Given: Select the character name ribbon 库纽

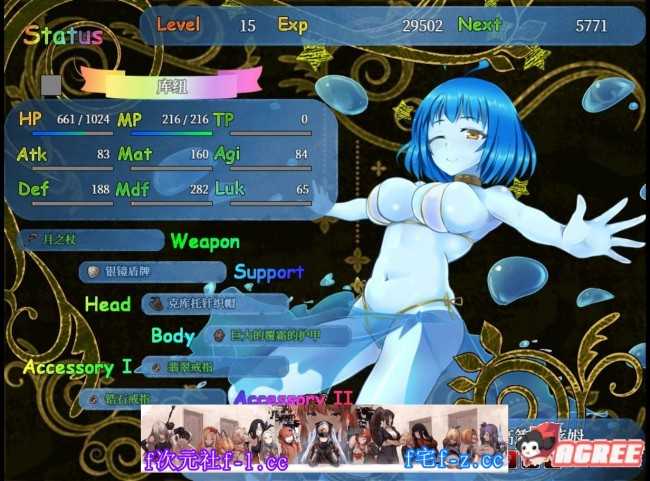Looking at the screenshot, I should [x=172, y=82].
